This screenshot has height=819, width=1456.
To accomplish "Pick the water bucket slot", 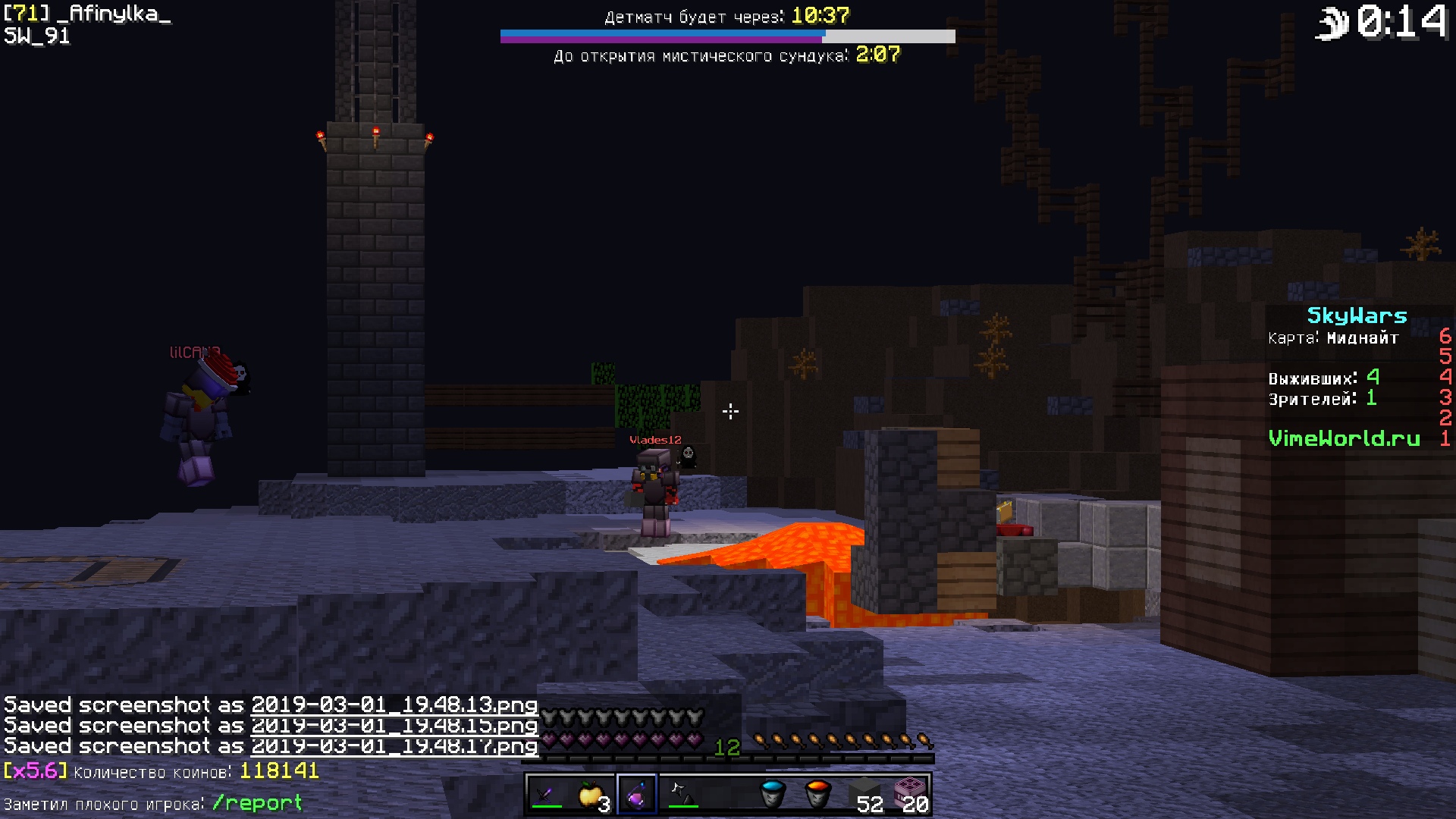I will pos(772,795).
